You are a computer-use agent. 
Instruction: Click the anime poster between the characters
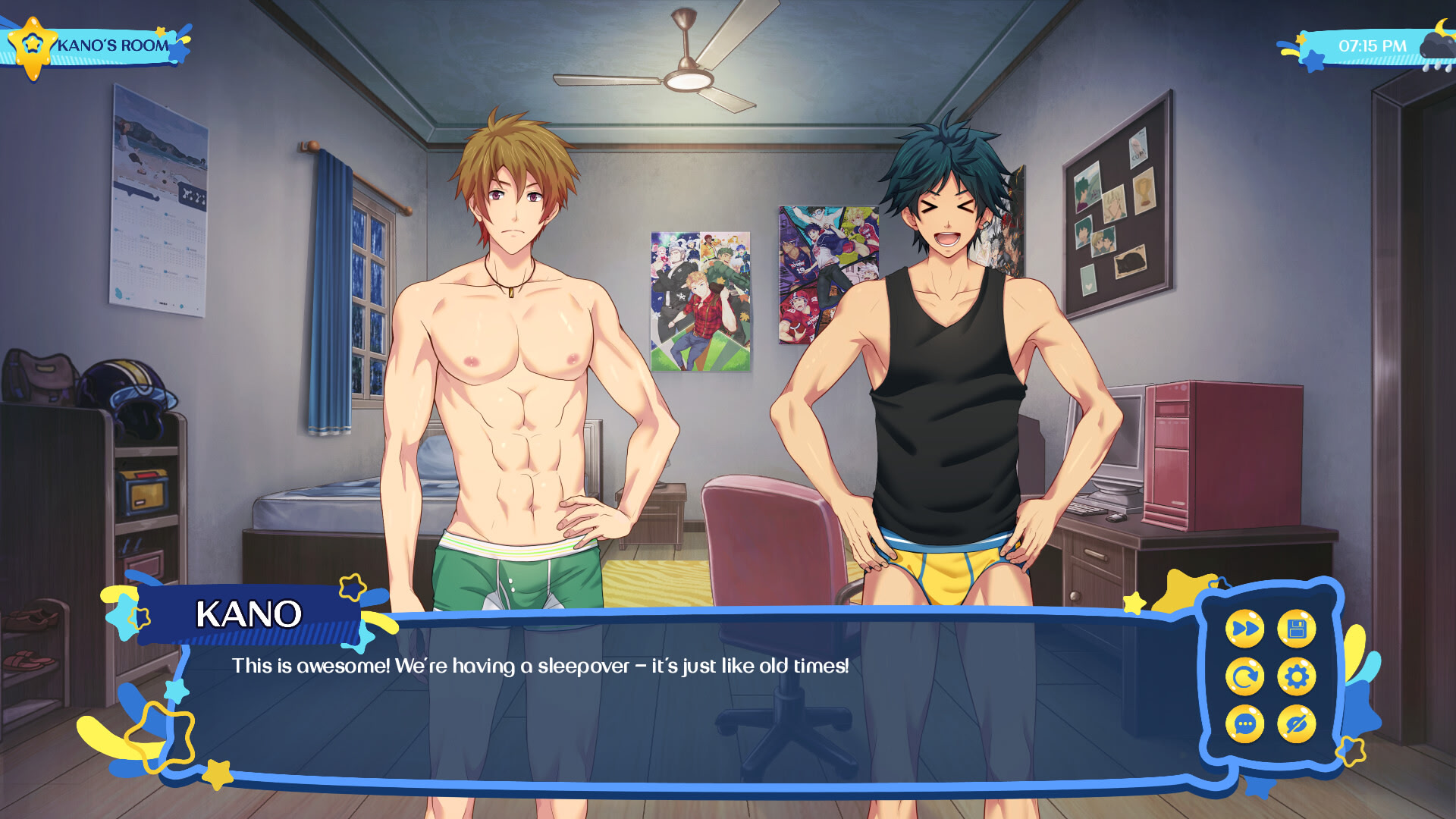(x=701, y=303)
